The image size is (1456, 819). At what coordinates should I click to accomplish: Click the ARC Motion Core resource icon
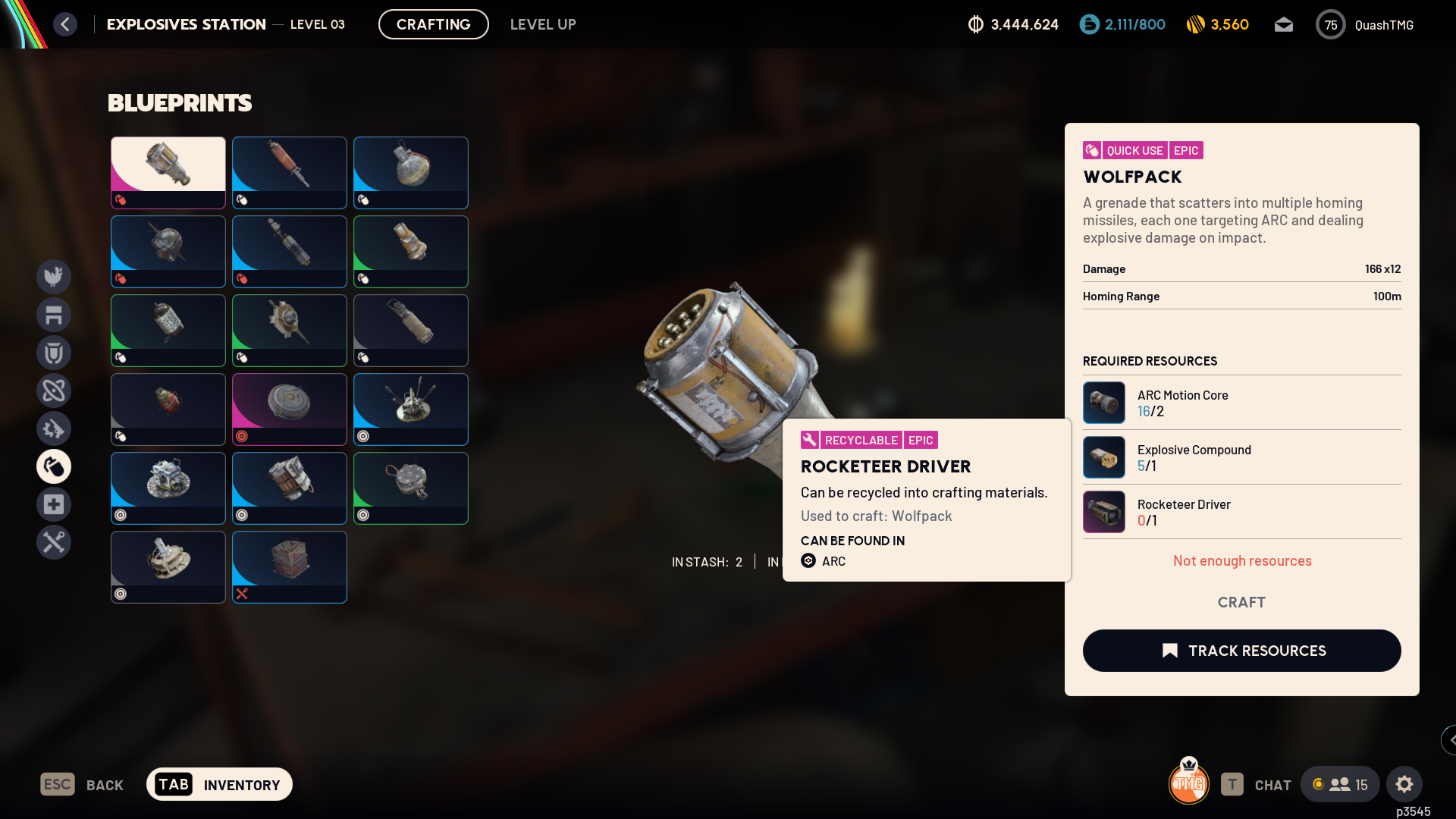(x=1104, y=403)
